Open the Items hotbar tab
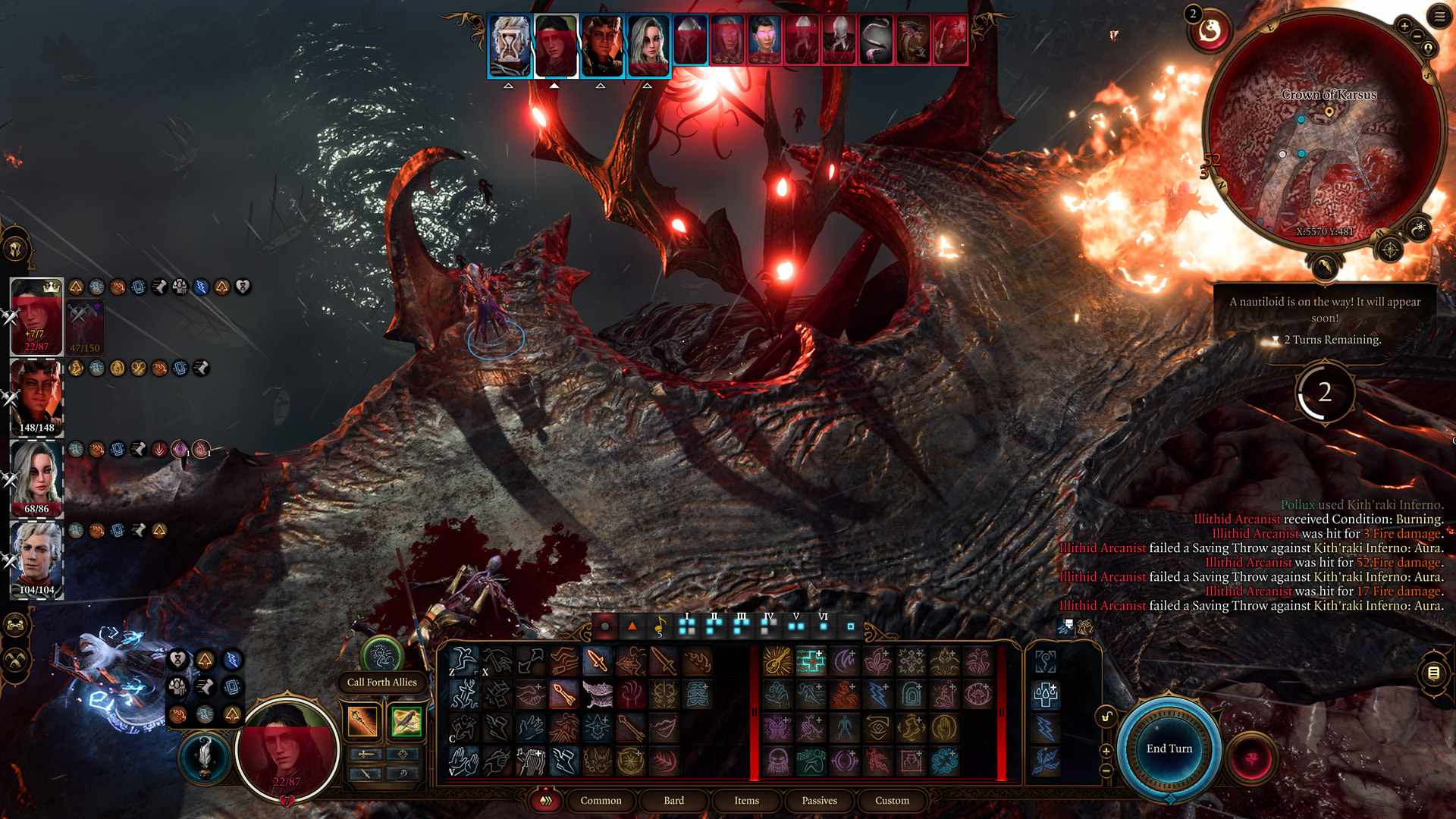1456x819 pixels. (x=746, y=801)
